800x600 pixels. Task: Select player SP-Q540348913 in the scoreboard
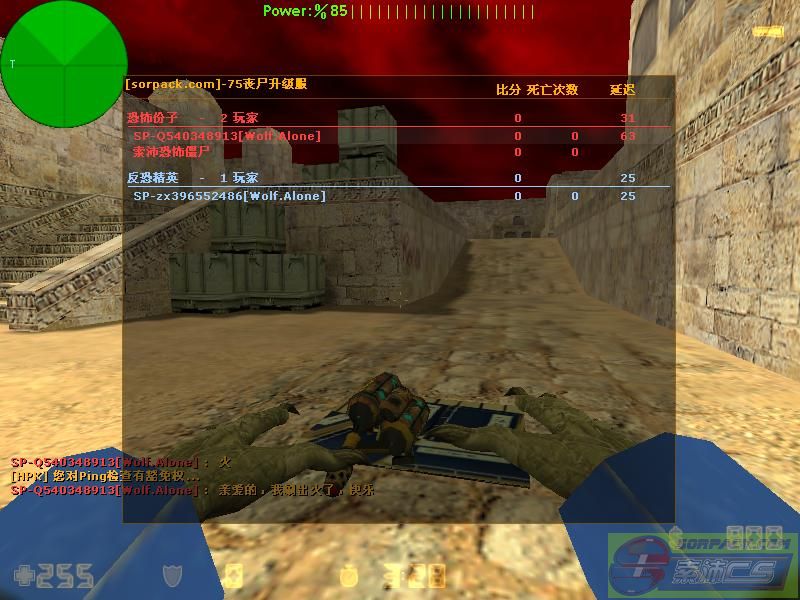[227, 136]
